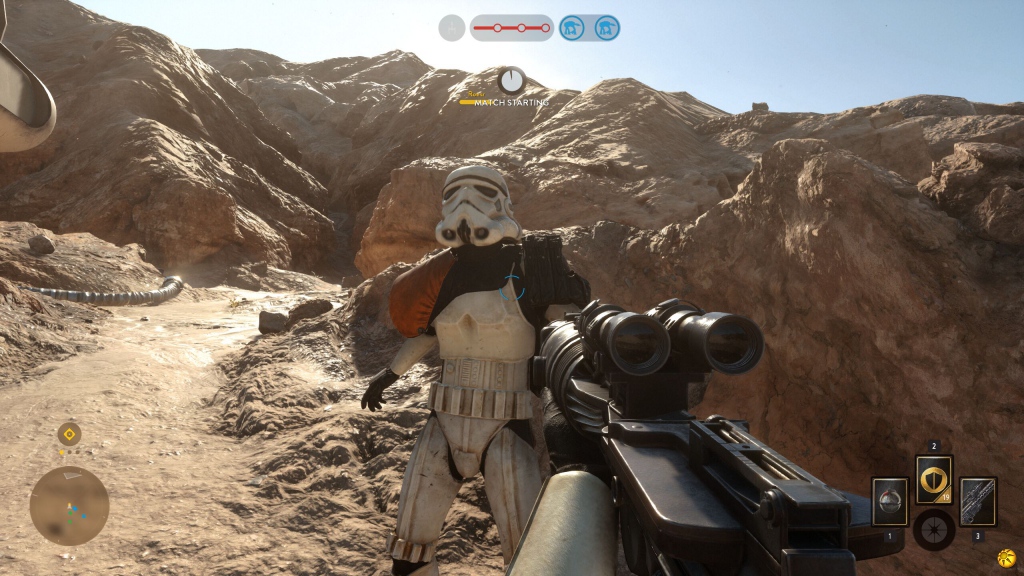1024x576 pixels.
Task: Select the yellow diamond partner icon
Action: tap(68, 434)
